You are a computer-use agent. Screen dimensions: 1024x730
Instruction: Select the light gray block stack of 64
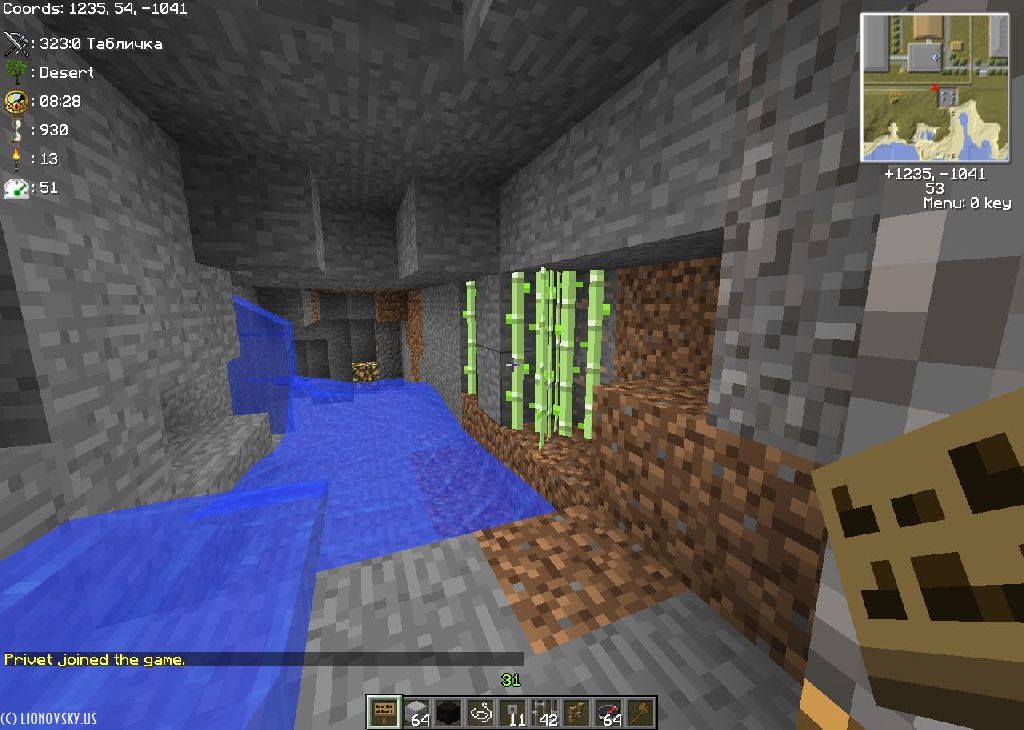click(416, 712)
